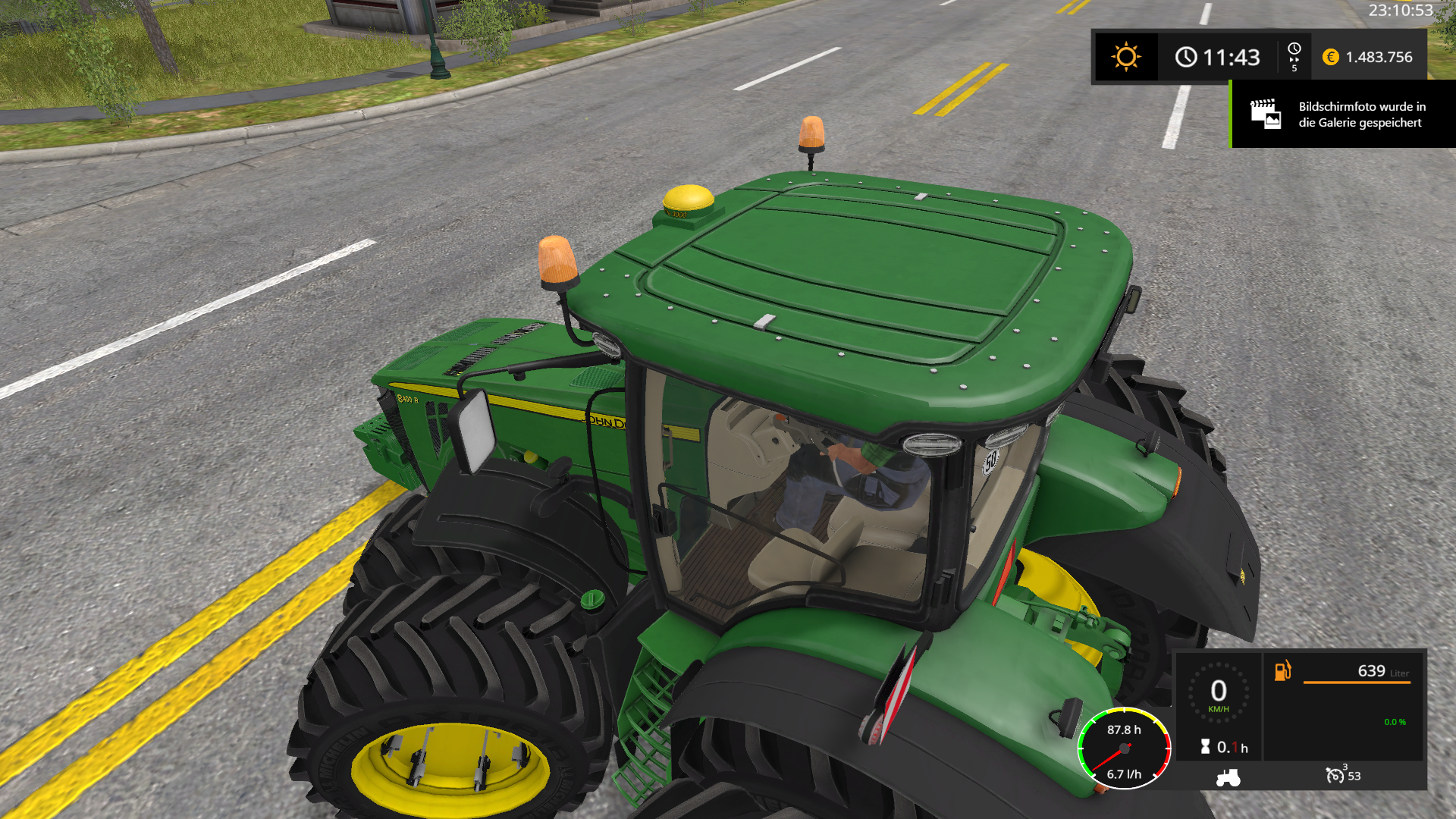Click the sunny weather icon
Image resolution: width=1456 pixels, height=819 pixels.
coord(1125,57)
